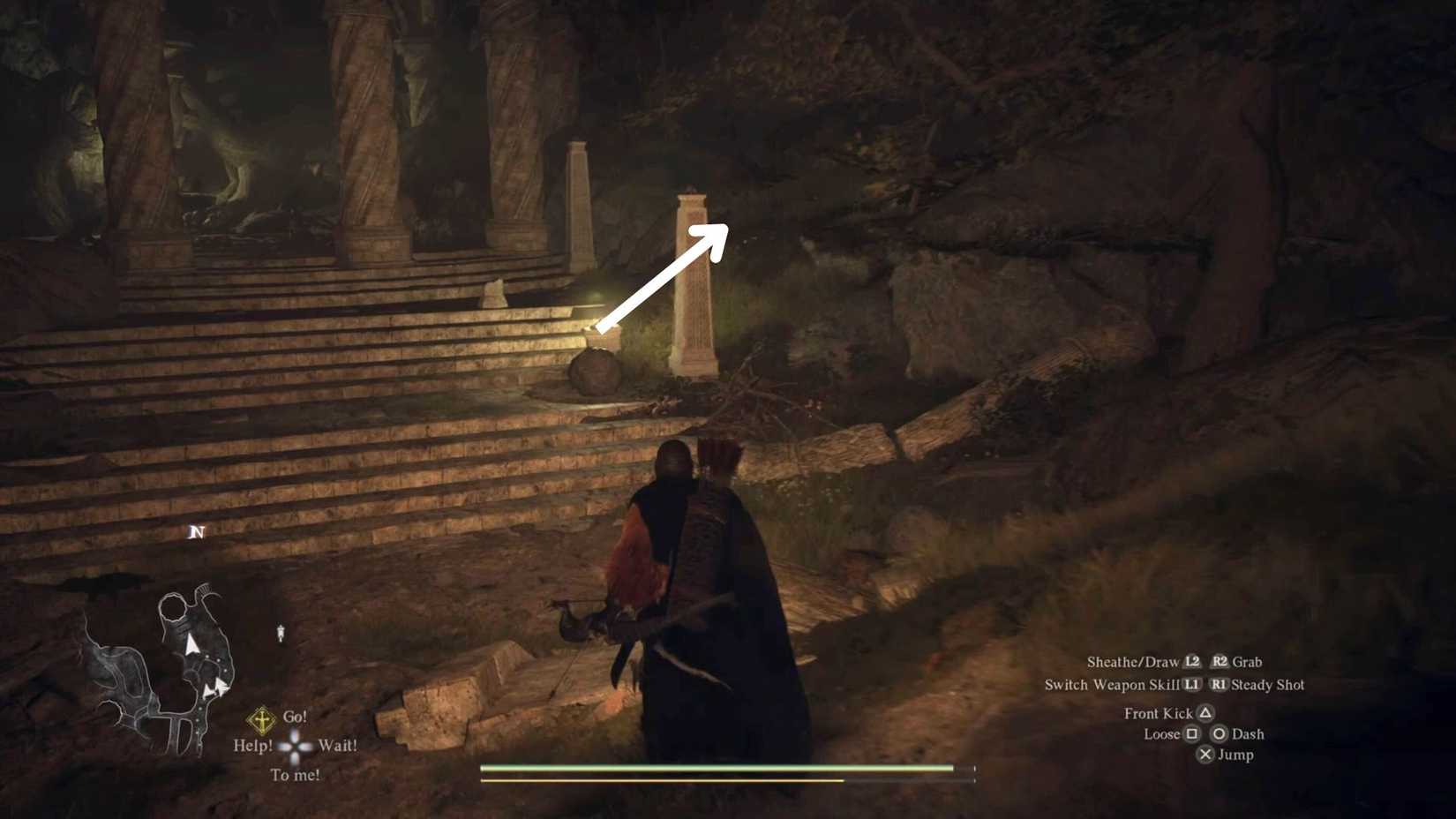The image size is (1456, 819).
Task: Click the R1 Steady Shot button icon
Action: (1220, 685)
